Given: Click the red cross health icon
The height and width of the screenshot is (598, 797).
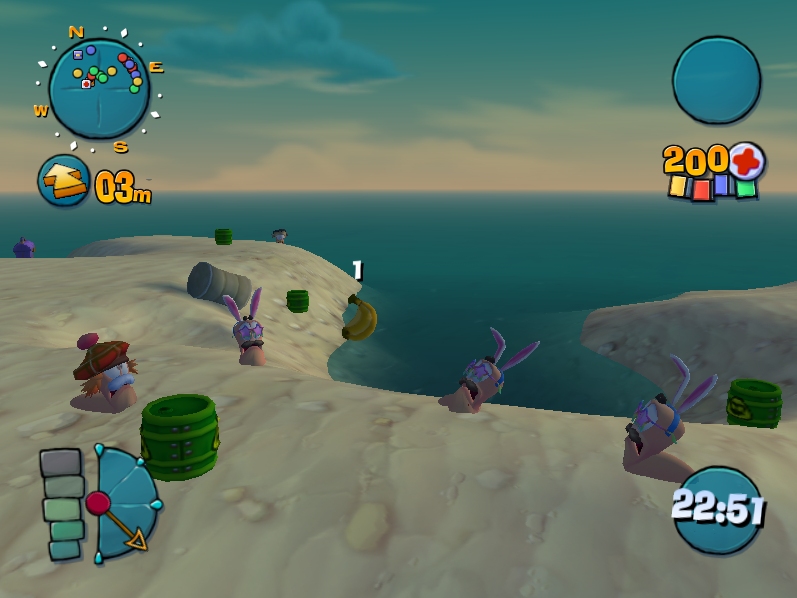Looking at the screenshot, I should pos(746,160).
